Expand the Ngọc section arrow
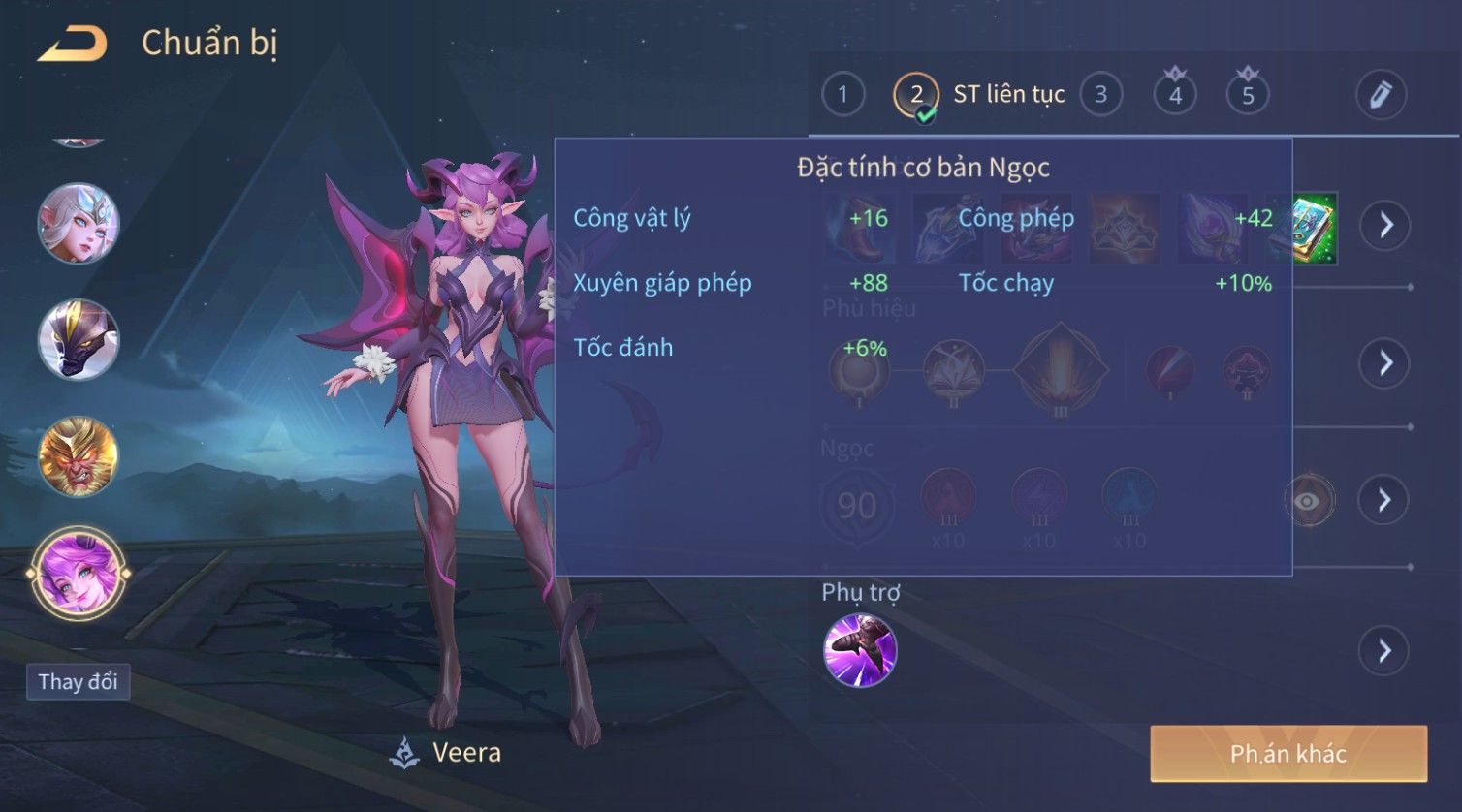The width and height of the screenshot is (1462, 812). tap(1384, 500)
